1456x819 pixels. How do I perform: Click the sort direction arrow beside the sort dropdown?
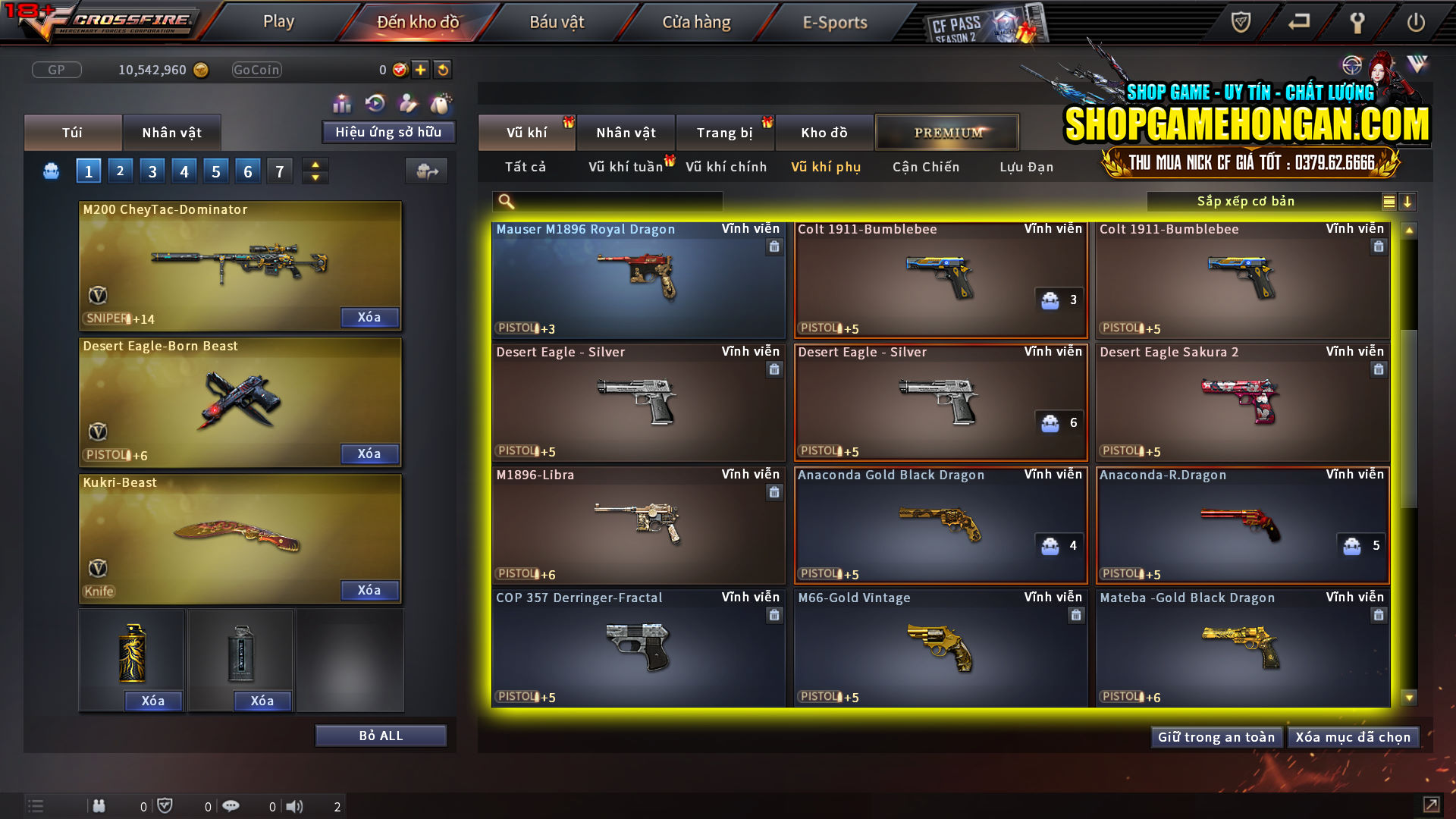pos(1408,202)
